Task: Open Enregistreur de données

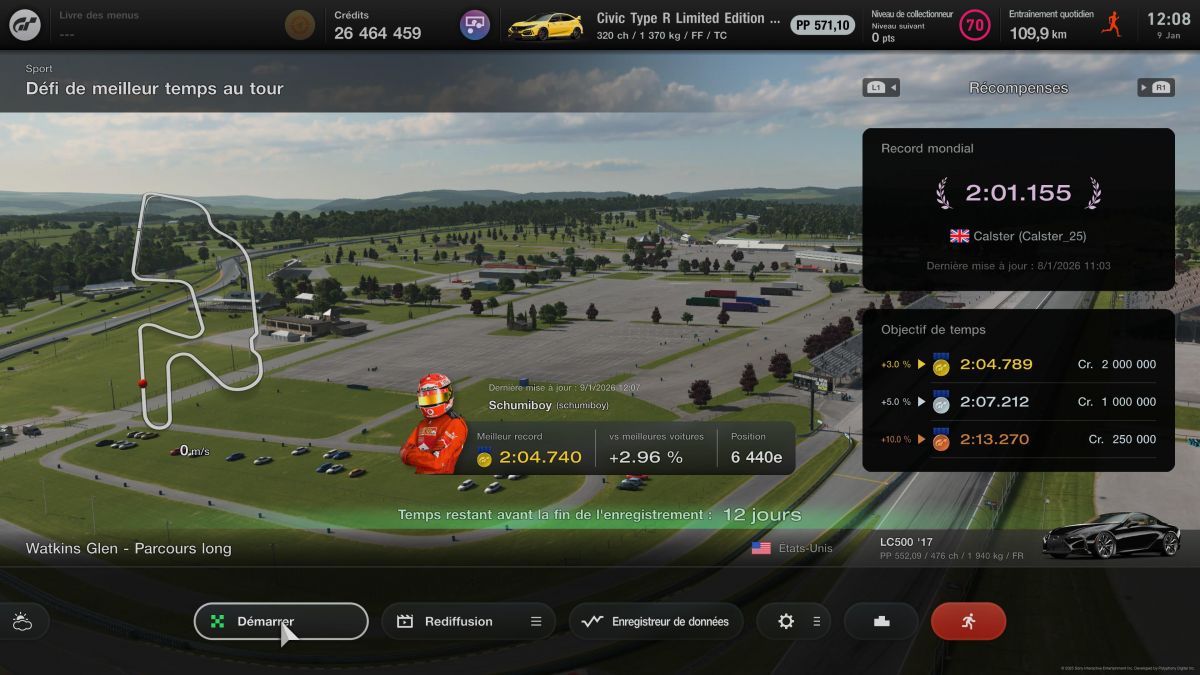Action: 656,621
